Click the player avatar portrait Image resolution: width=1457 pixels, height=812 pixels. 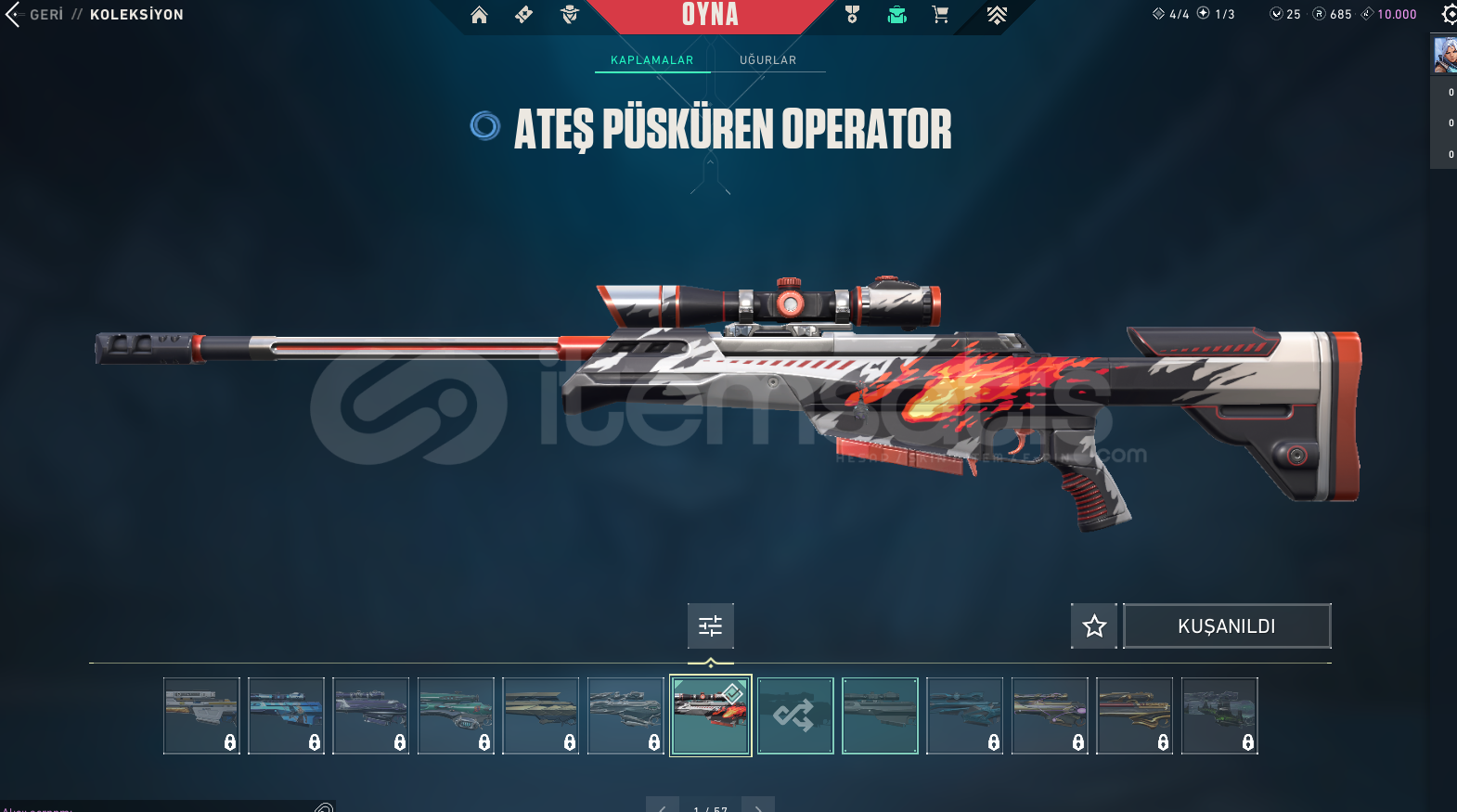click(1445, 55)
